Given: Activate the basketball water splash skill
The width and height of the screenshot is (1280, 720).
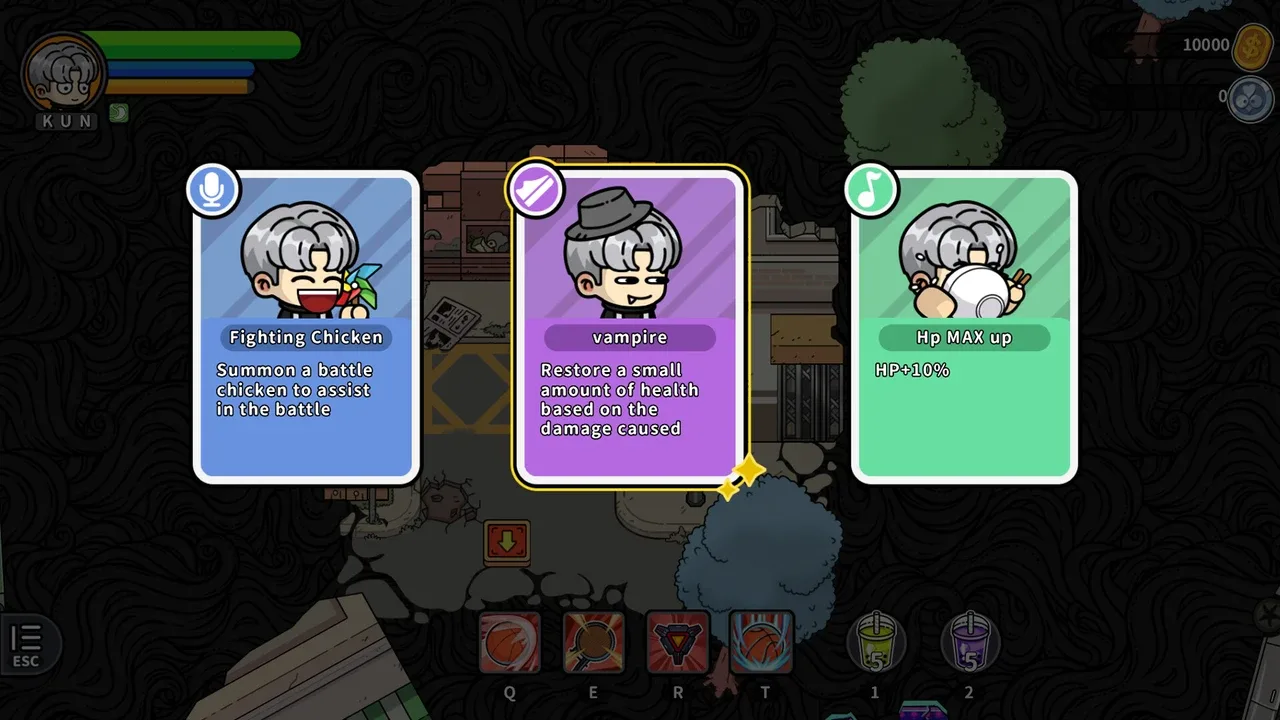Looking at the screenshot, I should coord(762,642).
